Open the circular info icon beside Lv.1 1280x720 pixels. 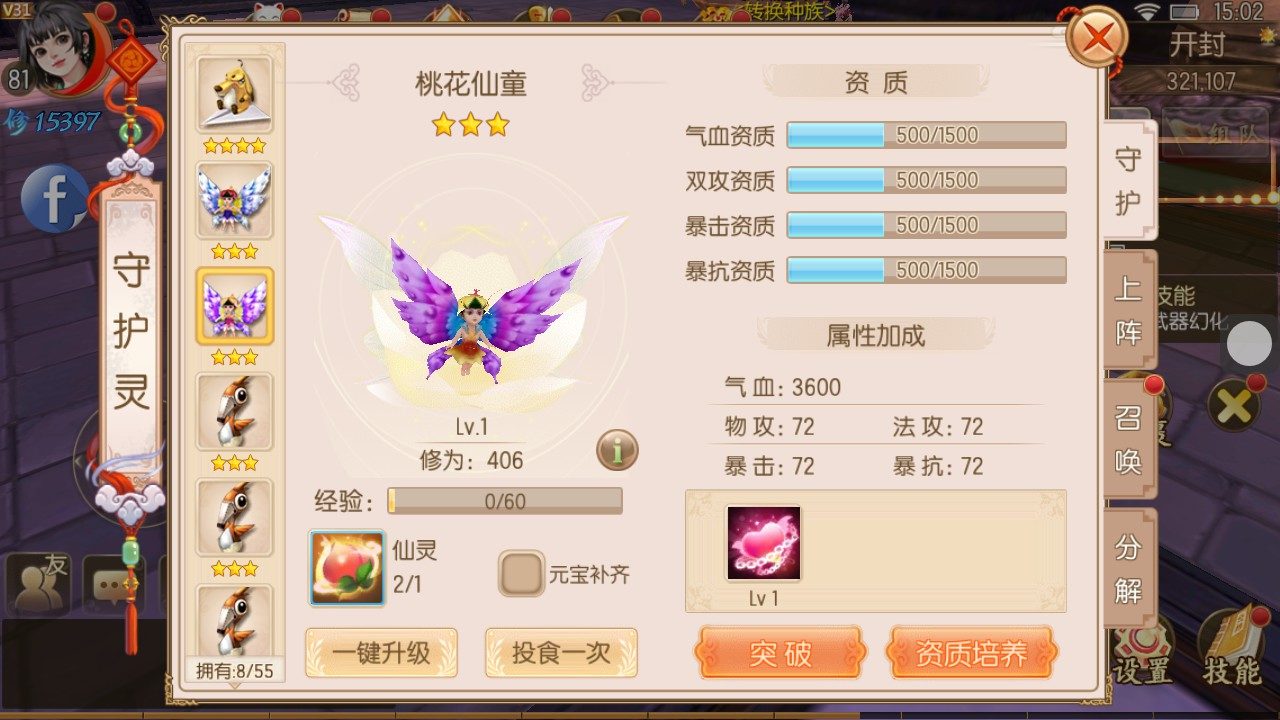[617, 450]
